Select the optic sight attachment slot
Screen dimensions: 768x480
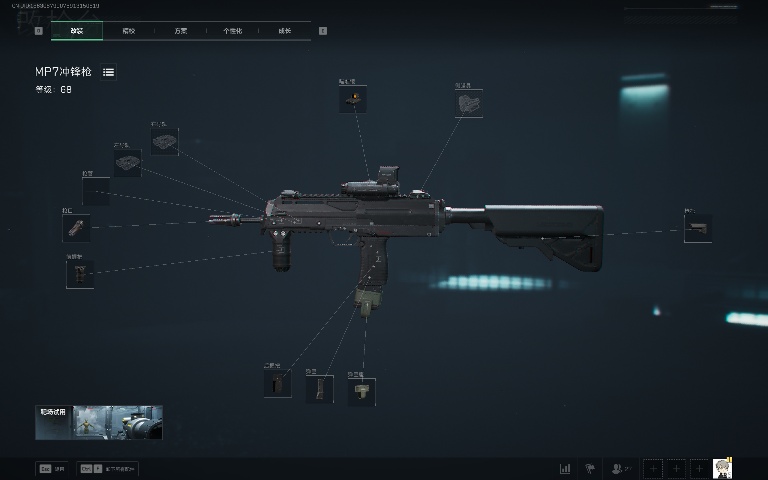[x=352, y=99]
